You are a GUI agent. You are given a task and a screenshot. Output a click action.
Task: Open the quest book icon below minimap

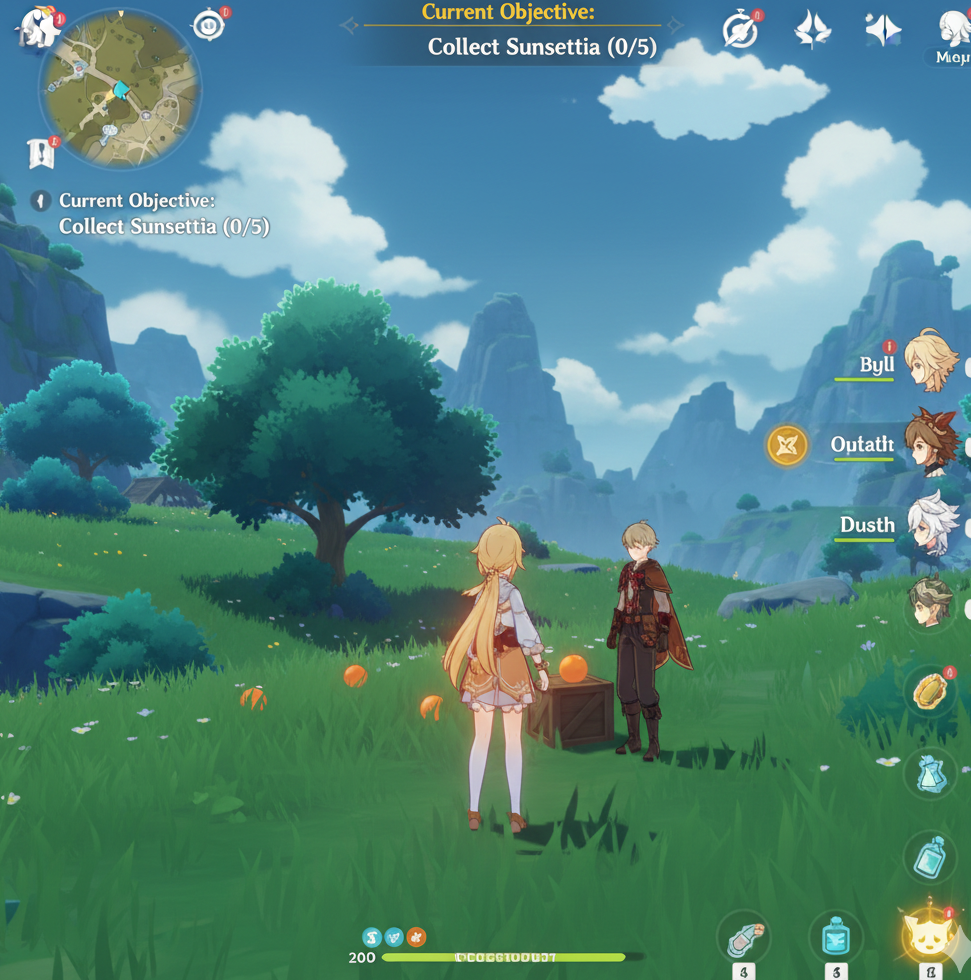[x=40, y=153]
